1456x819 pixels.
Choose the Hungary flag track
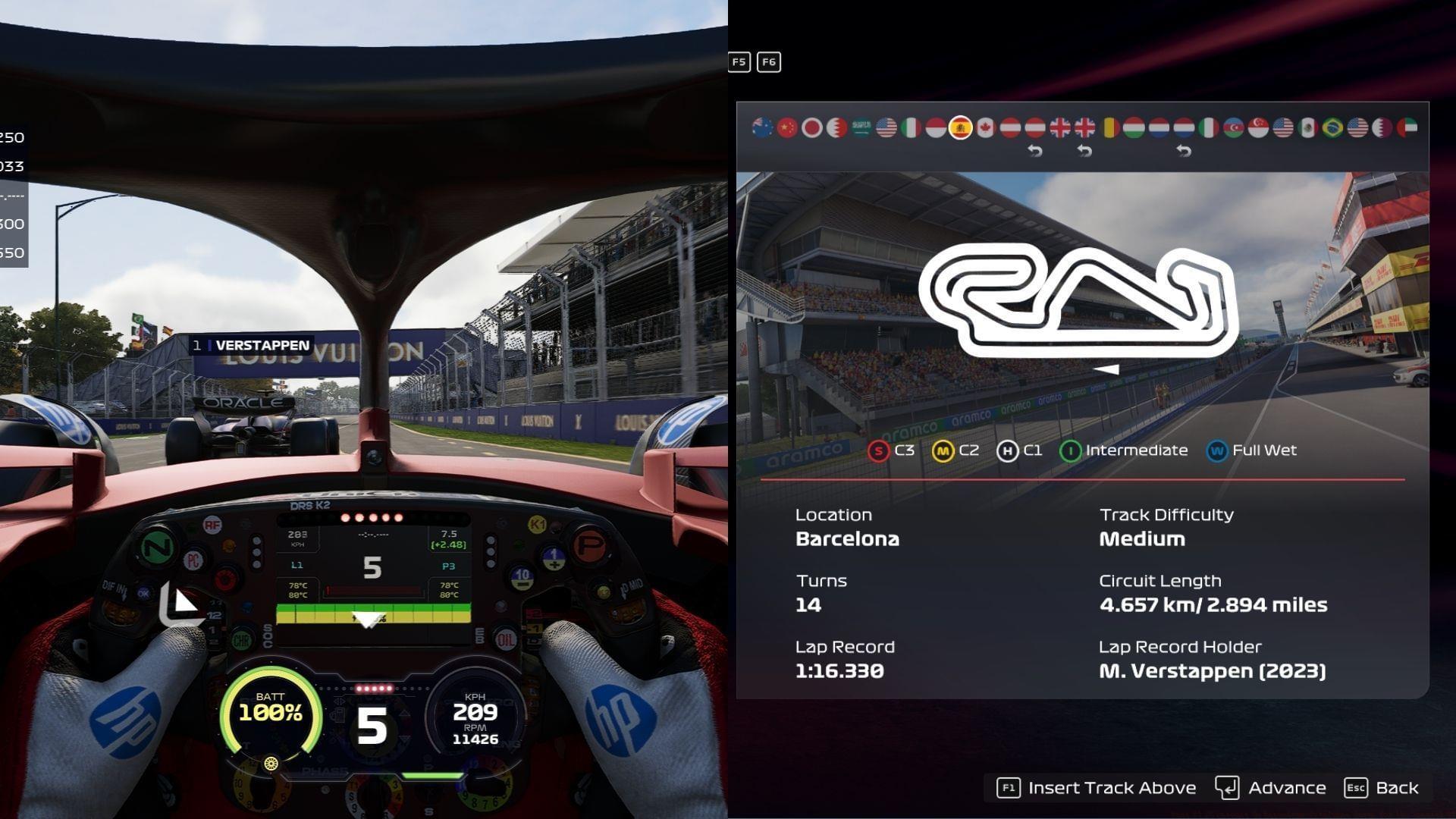pyautogui.click(x=1134, y=127)
